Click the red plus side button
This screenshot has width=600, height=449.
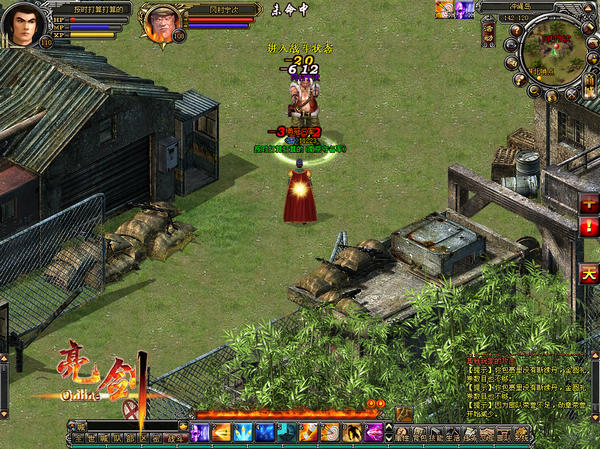tap(589, 204)
